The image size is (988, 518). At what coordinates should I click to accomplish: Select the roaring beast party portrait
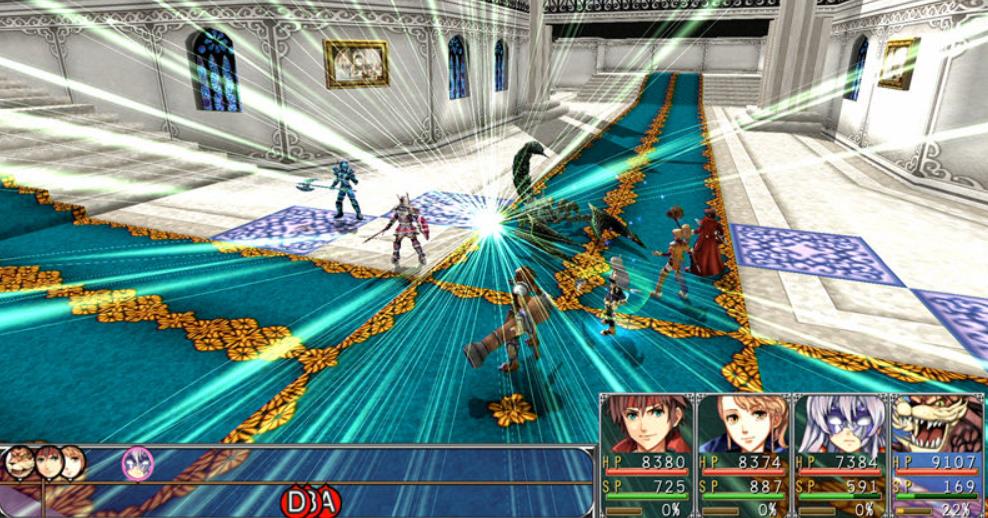(x=937, y=424)
